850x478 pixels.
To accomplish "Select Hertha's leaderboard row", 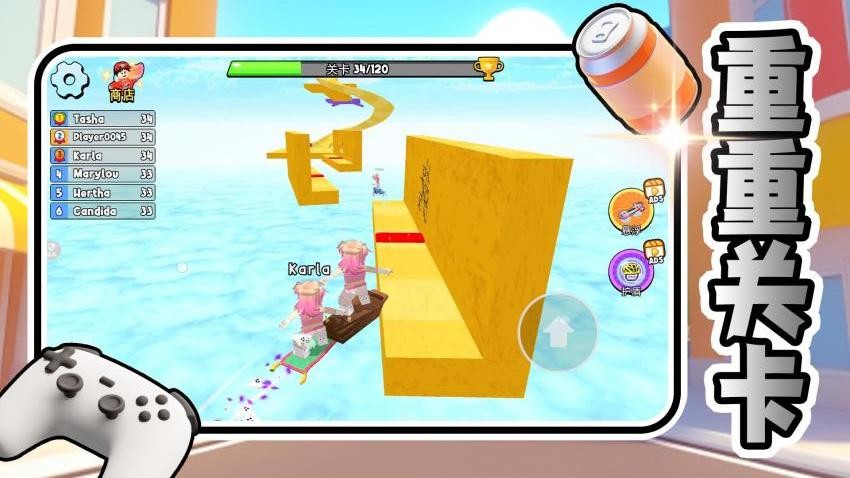I will pyautogui.click(x=103, y=192).
